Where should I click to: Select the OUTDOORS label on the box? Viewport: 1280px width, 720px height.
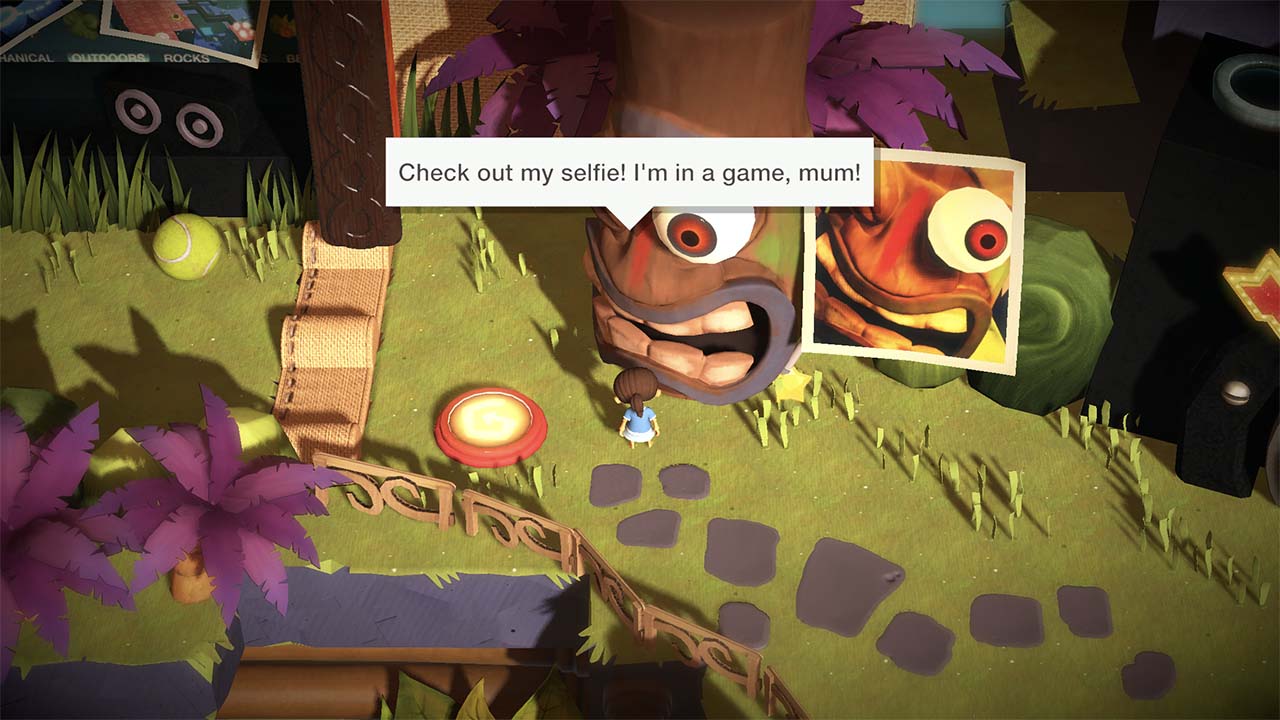tap(105, 56)
